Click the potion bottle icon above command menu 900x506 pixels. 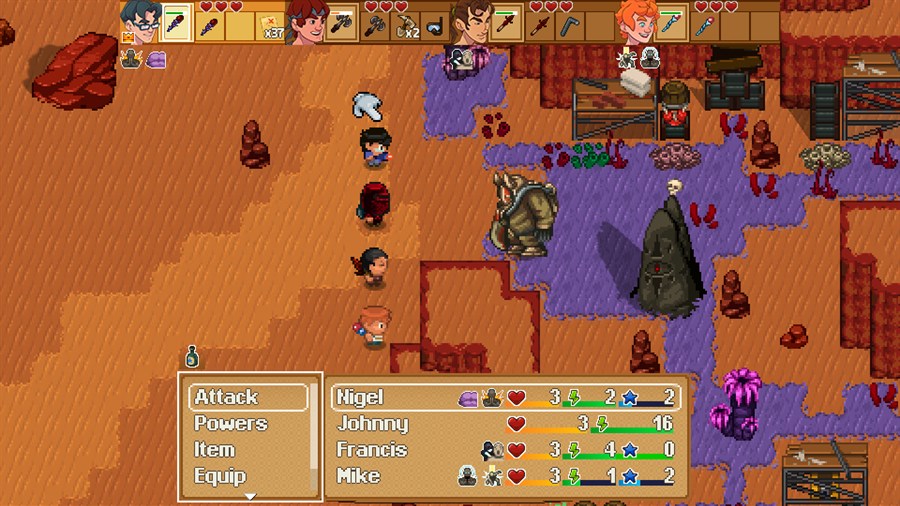pos(191,357)
